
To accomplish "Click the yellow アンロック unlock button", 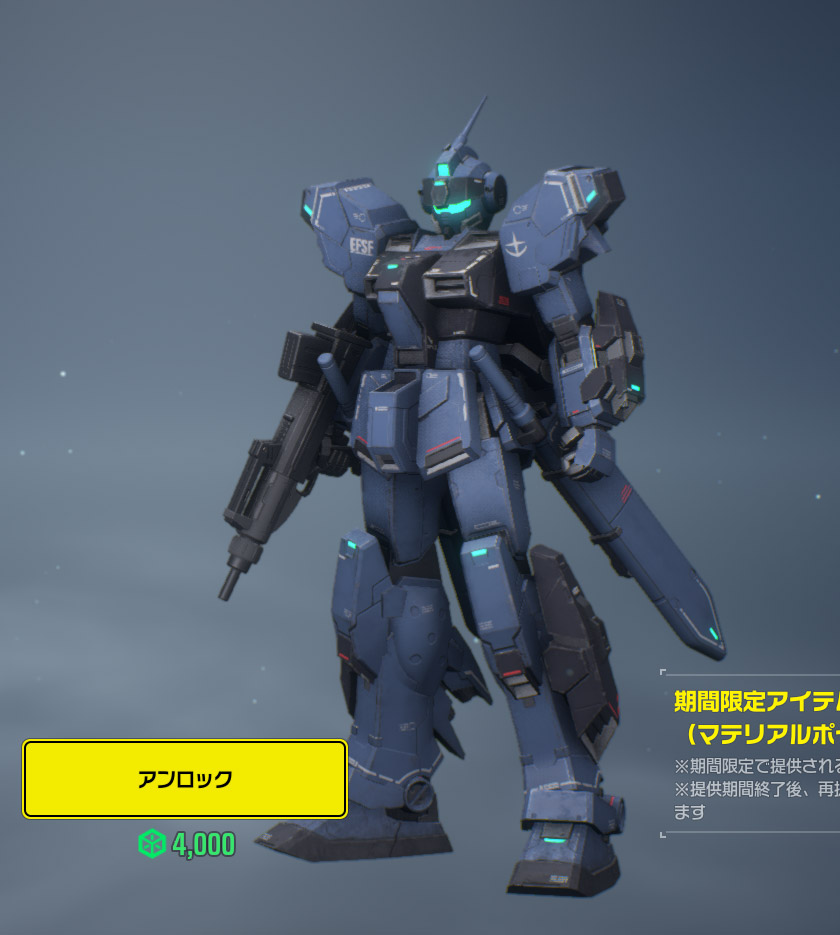I will coord(185,779).
